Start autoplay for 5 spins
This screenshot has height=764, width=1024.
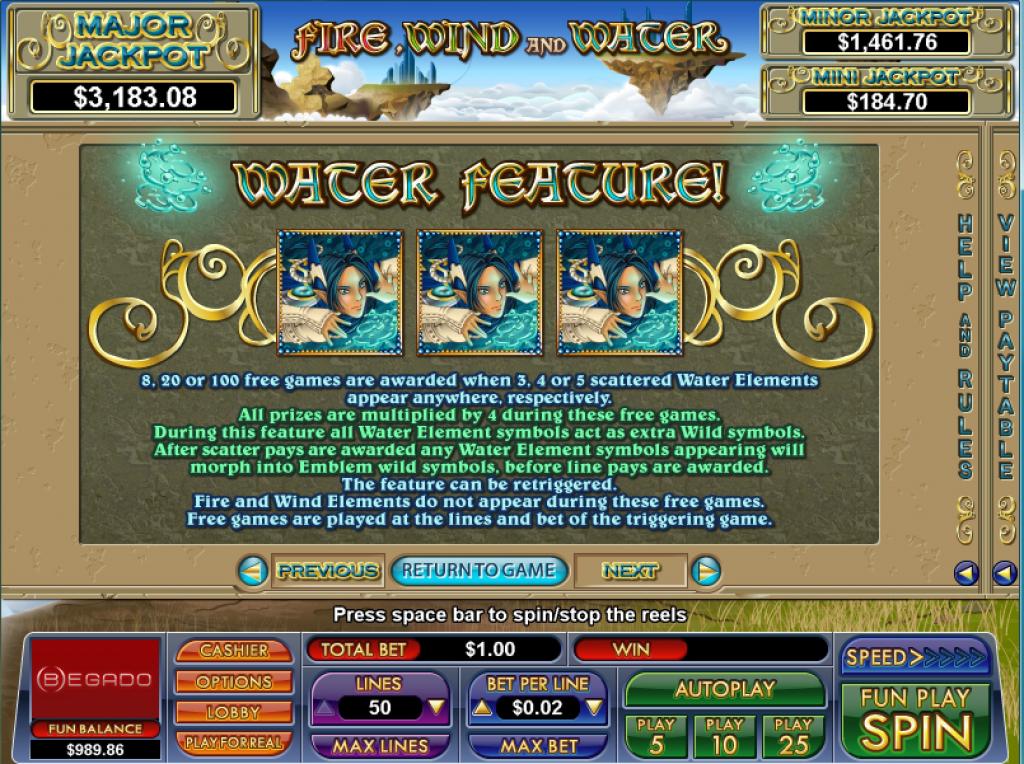click(x=656, y=736)
